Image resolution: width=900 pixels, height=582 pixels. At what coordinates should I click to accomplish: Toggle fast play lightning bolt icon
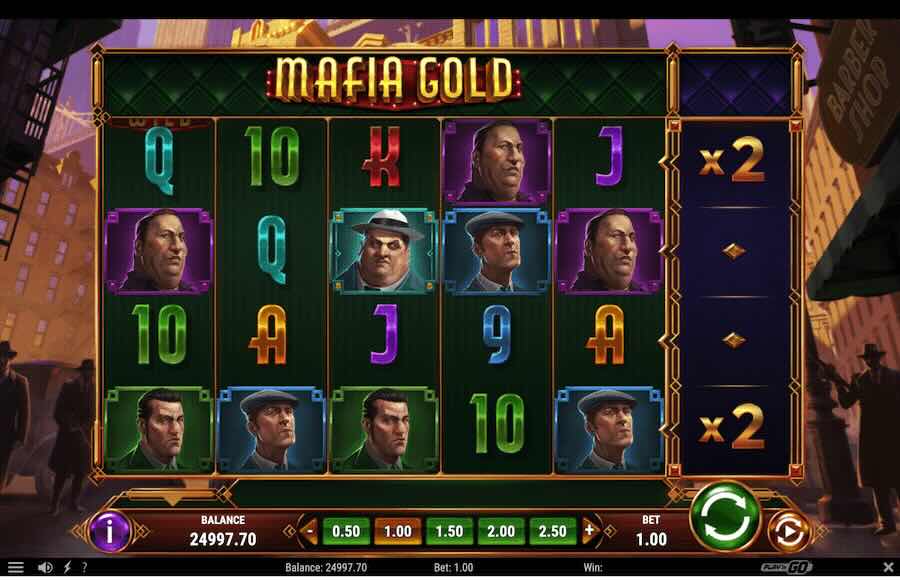(x=68, y=568)
